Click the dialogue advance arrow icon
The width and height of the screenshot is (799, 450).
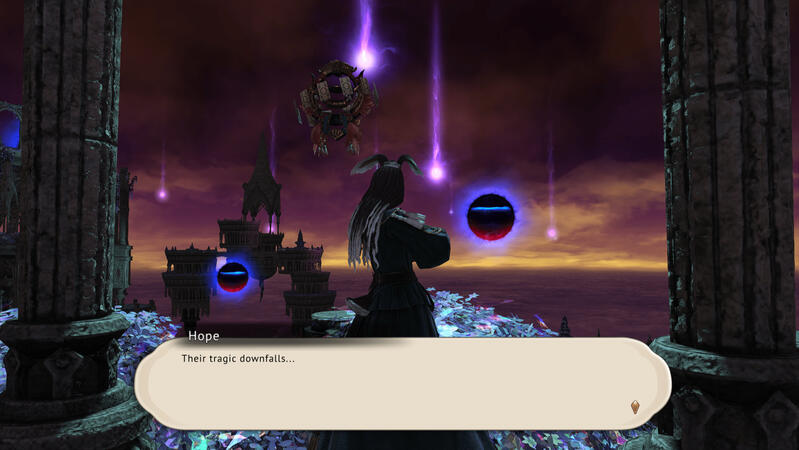point(635,406)
